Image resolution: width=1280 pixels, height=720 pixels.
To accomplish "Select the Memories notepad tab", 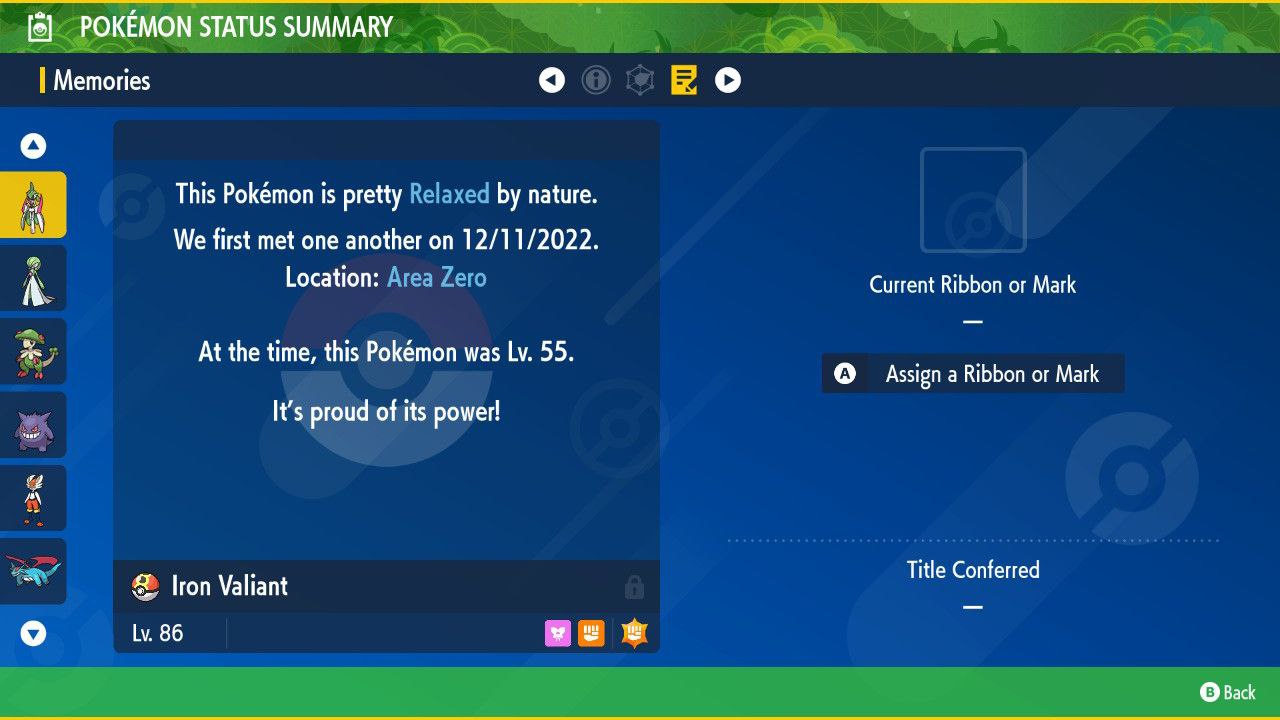I will click(684, 80).
